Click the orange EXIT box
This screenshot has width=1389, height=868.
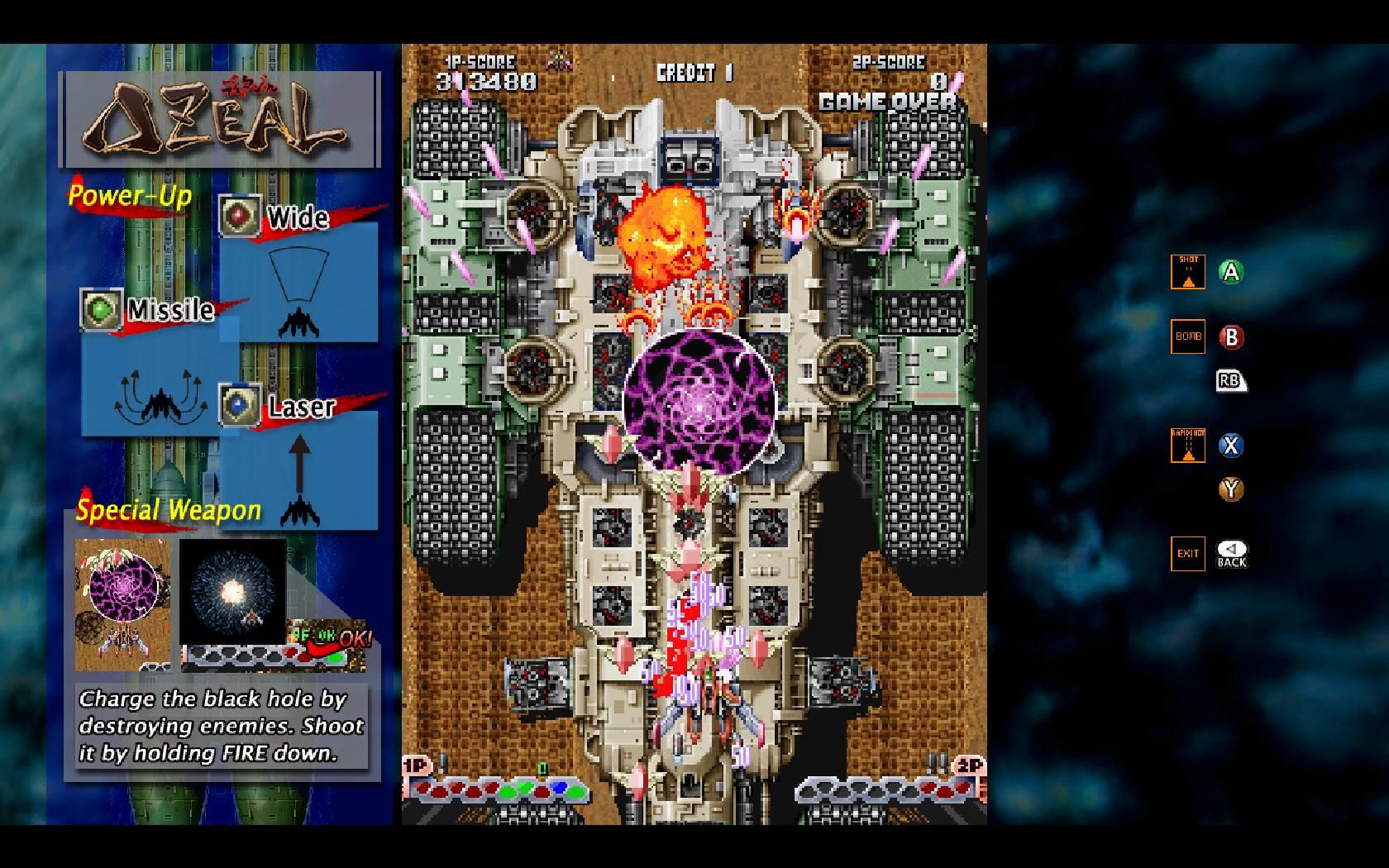[1187, 554]
